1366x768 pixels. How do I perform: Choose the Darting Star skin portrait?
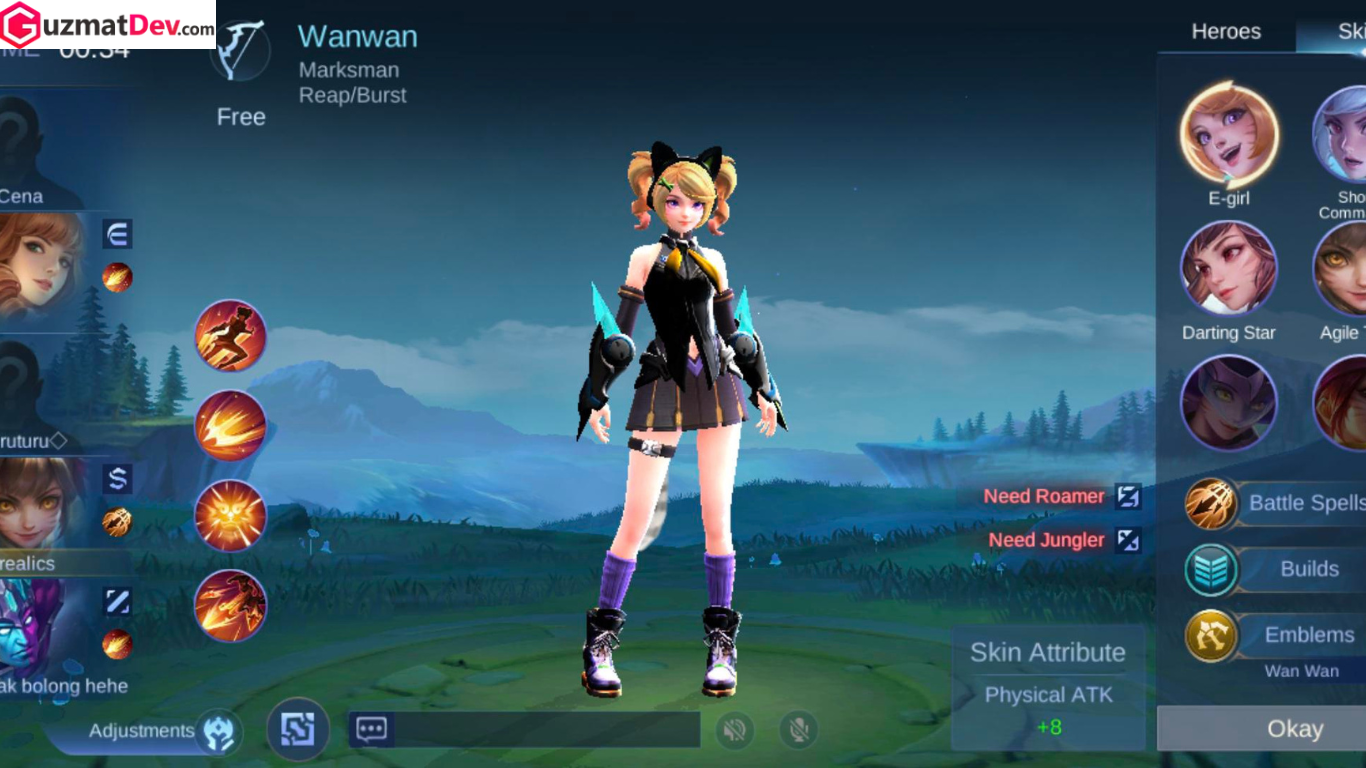pyautogui.click(x=1229, y=270)
